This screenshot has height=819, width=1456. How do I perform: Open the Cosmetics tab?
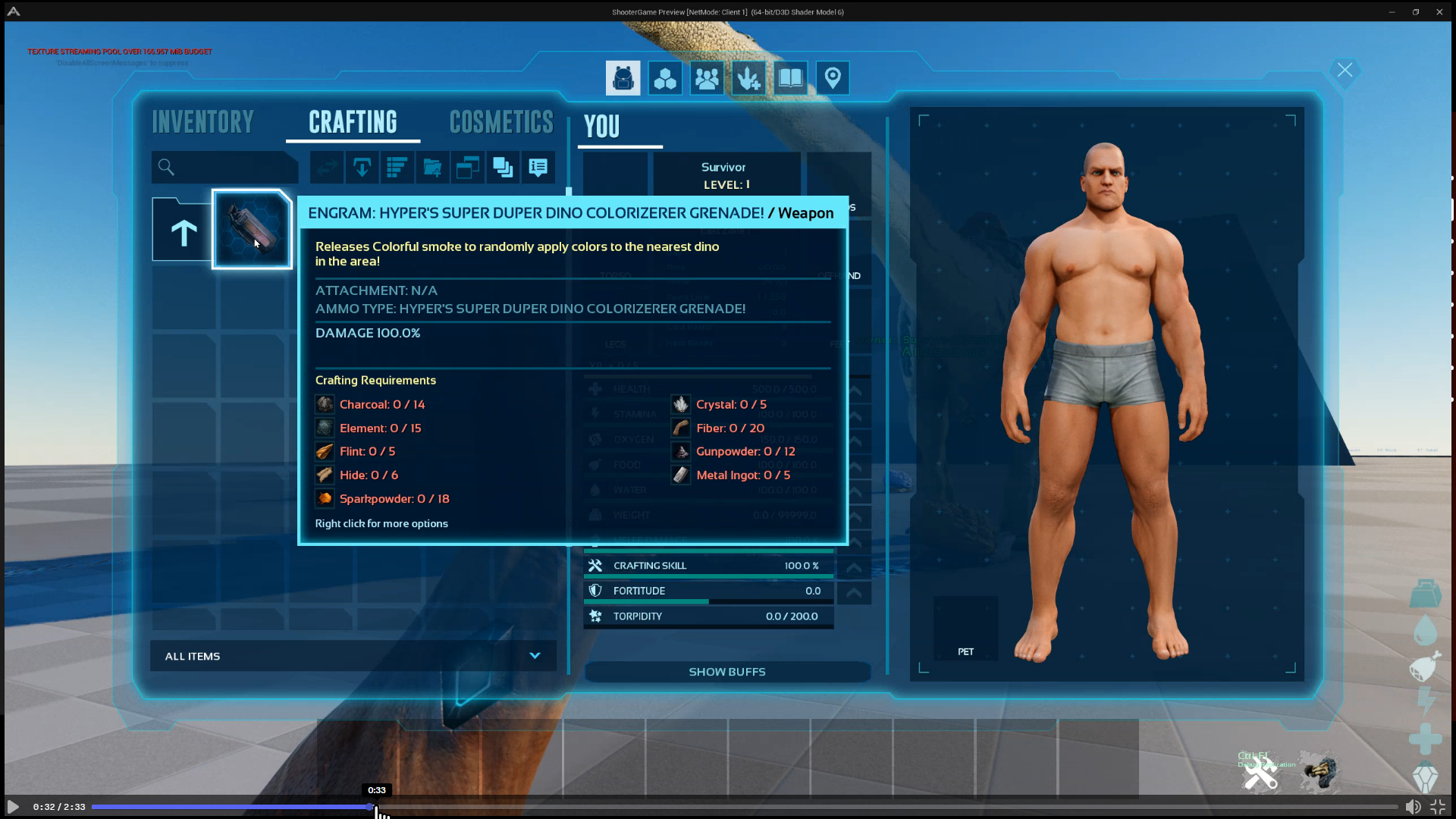501,122
